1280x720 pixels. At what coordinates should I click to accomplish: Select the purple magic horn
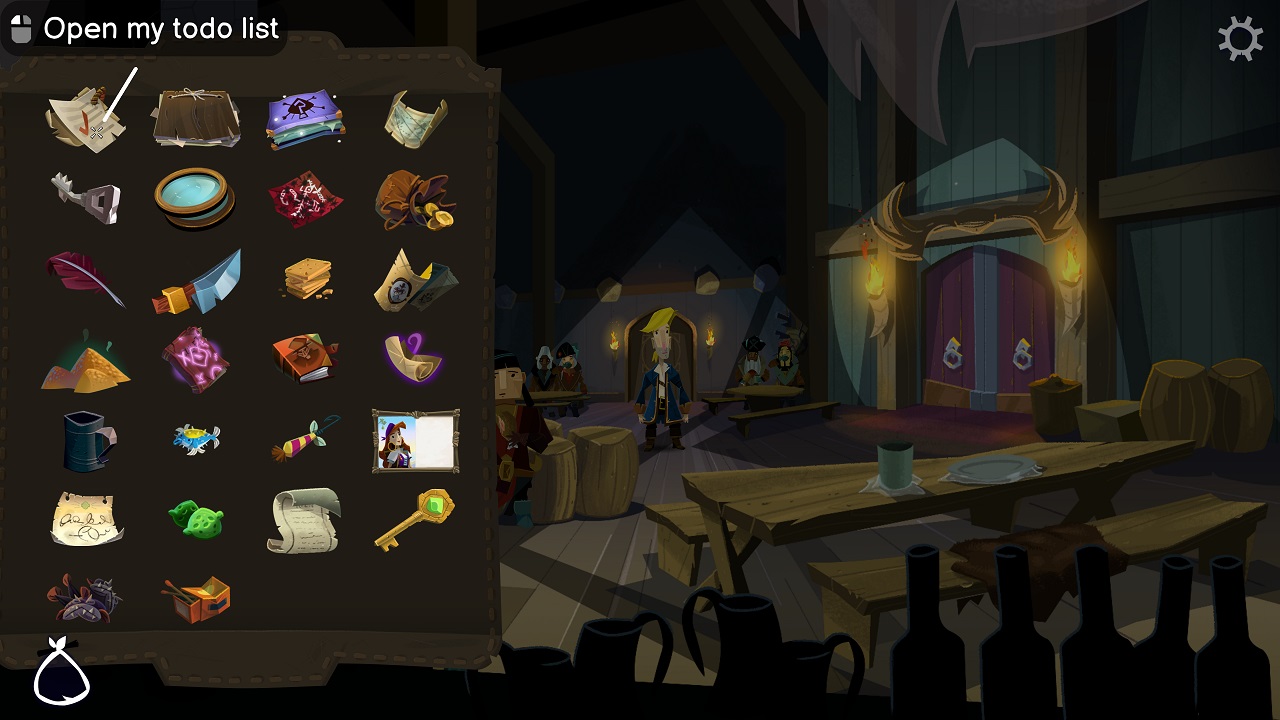[415, 358]
